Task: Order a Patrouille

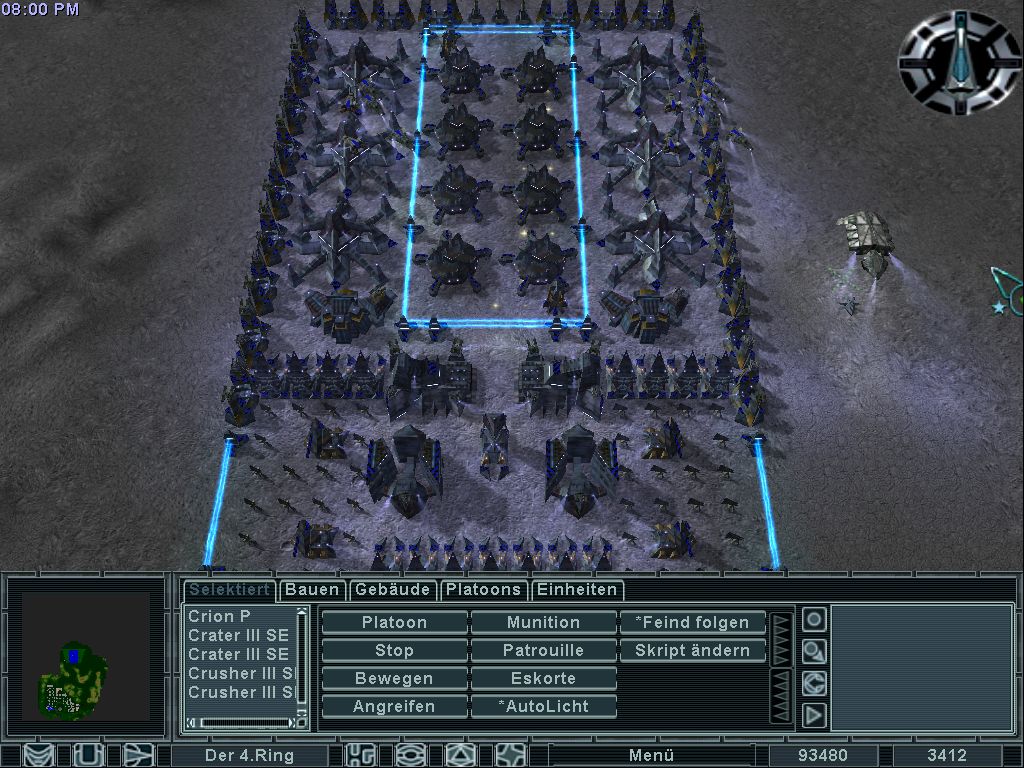Action: [543, 650]
